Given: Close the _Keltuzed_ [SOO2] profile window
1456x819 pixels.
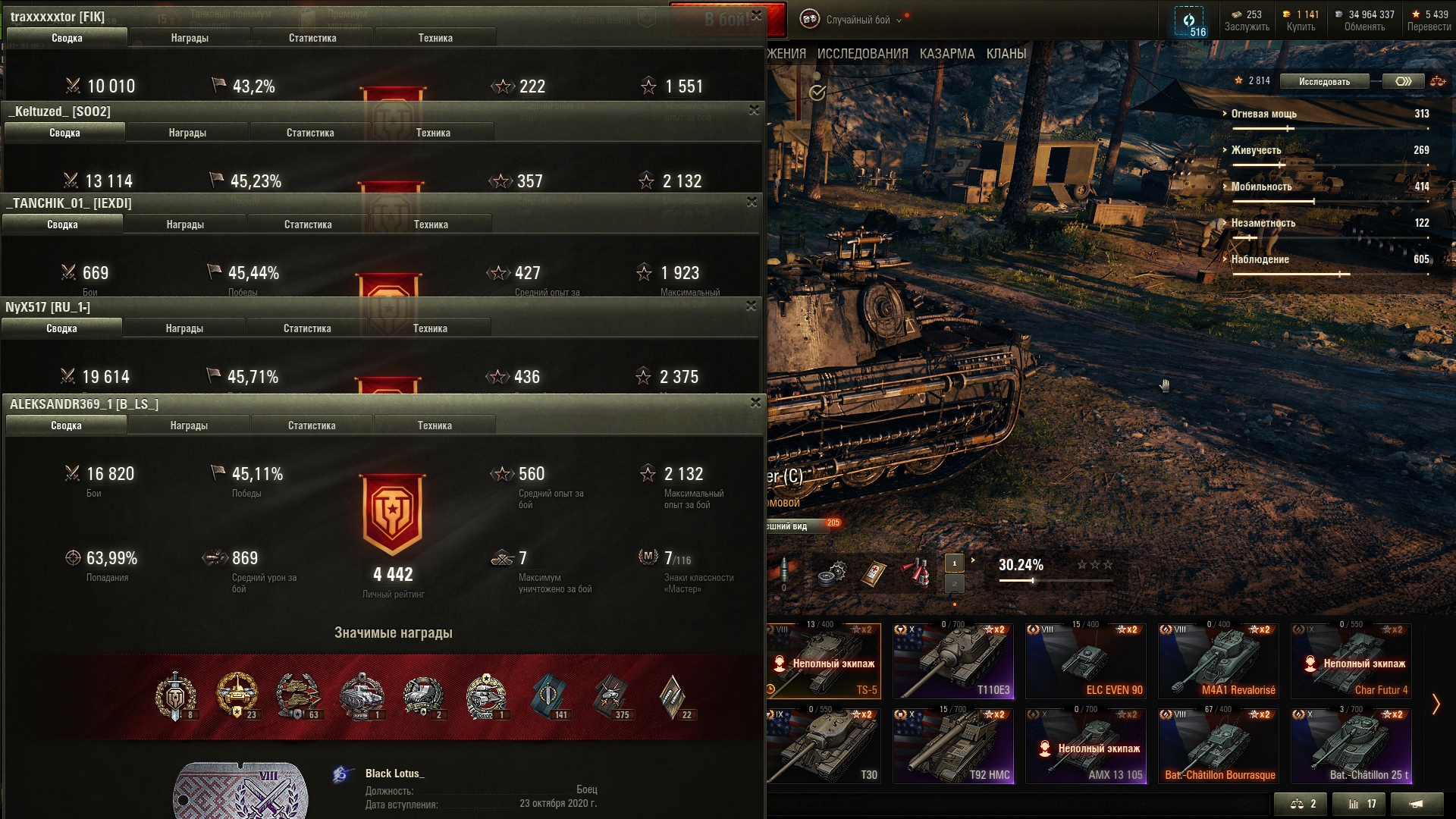Looking at the screenshot, I should [x=754, y=110].
